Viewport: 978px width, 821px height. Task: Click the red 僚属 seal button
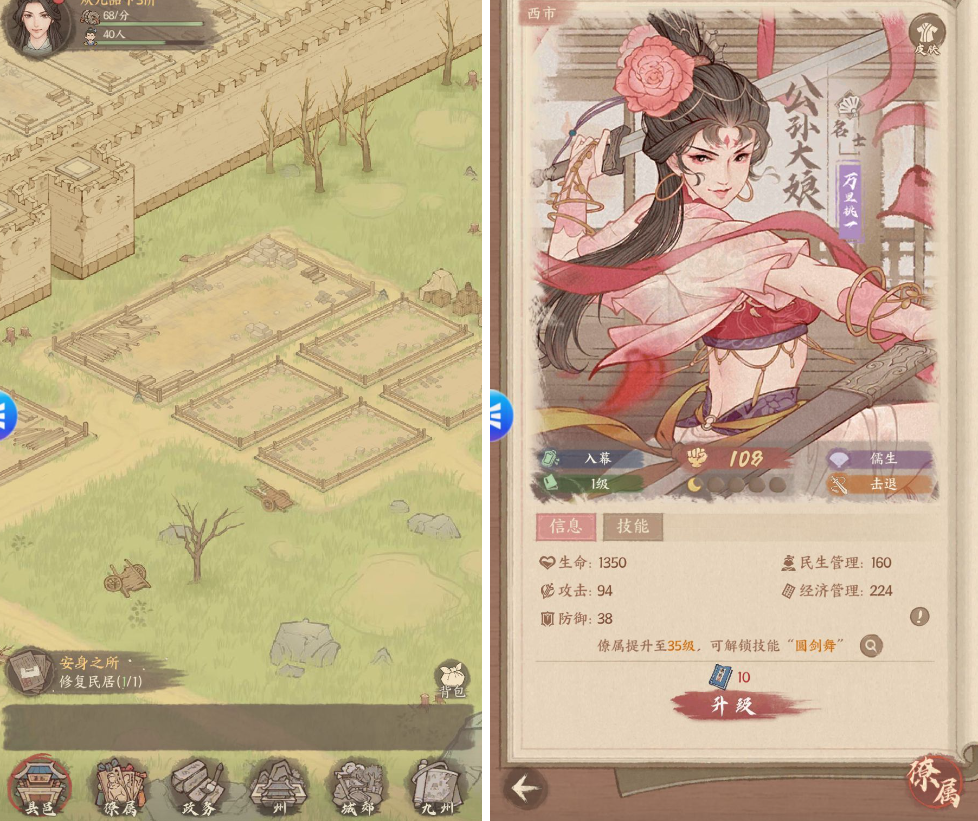pos(934,779)
